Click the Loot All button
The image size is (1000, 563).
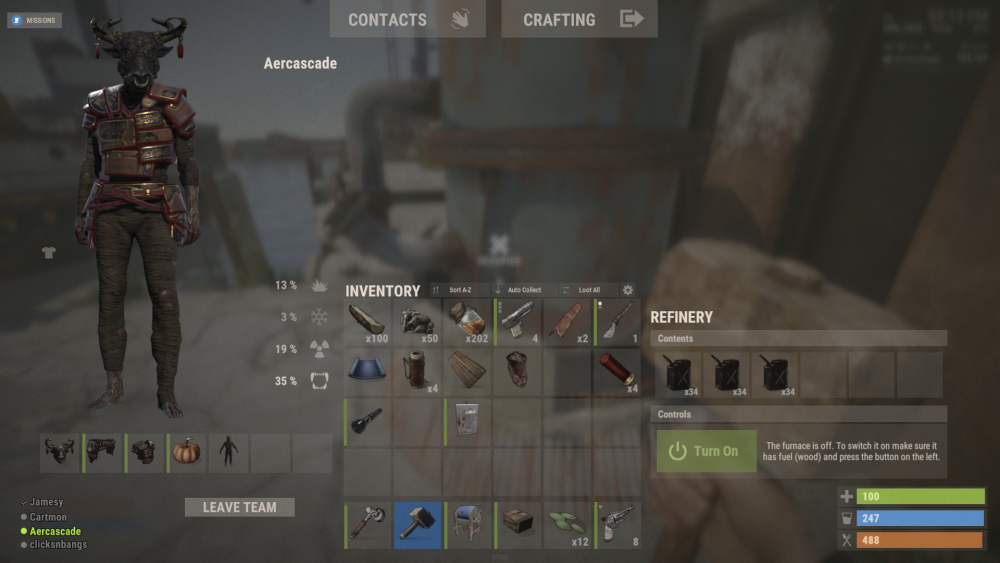click(x=588, y=290)
